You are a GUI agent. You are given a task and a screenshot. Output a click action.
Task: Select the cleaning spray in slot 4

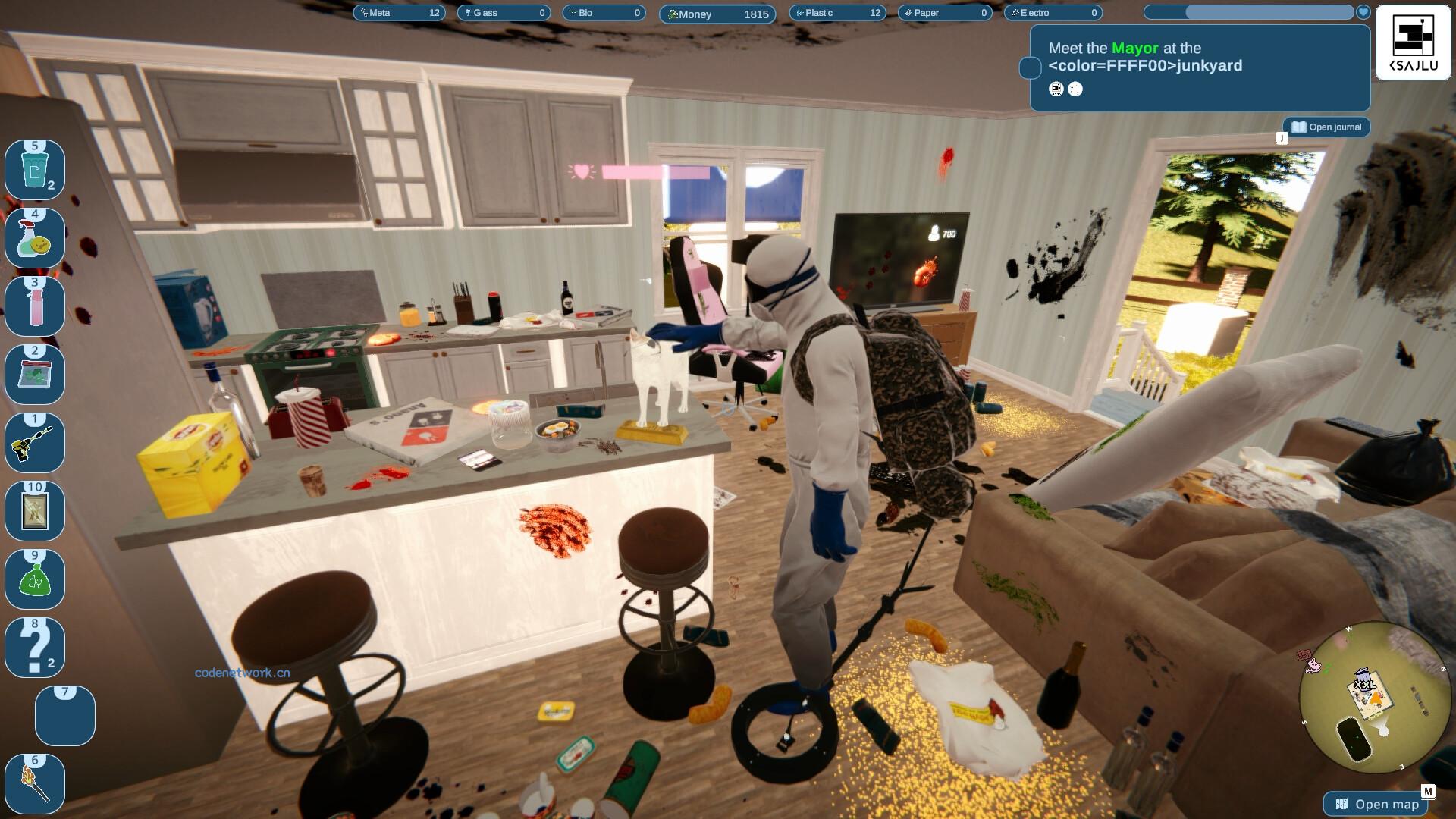click(x=34, y=237)
